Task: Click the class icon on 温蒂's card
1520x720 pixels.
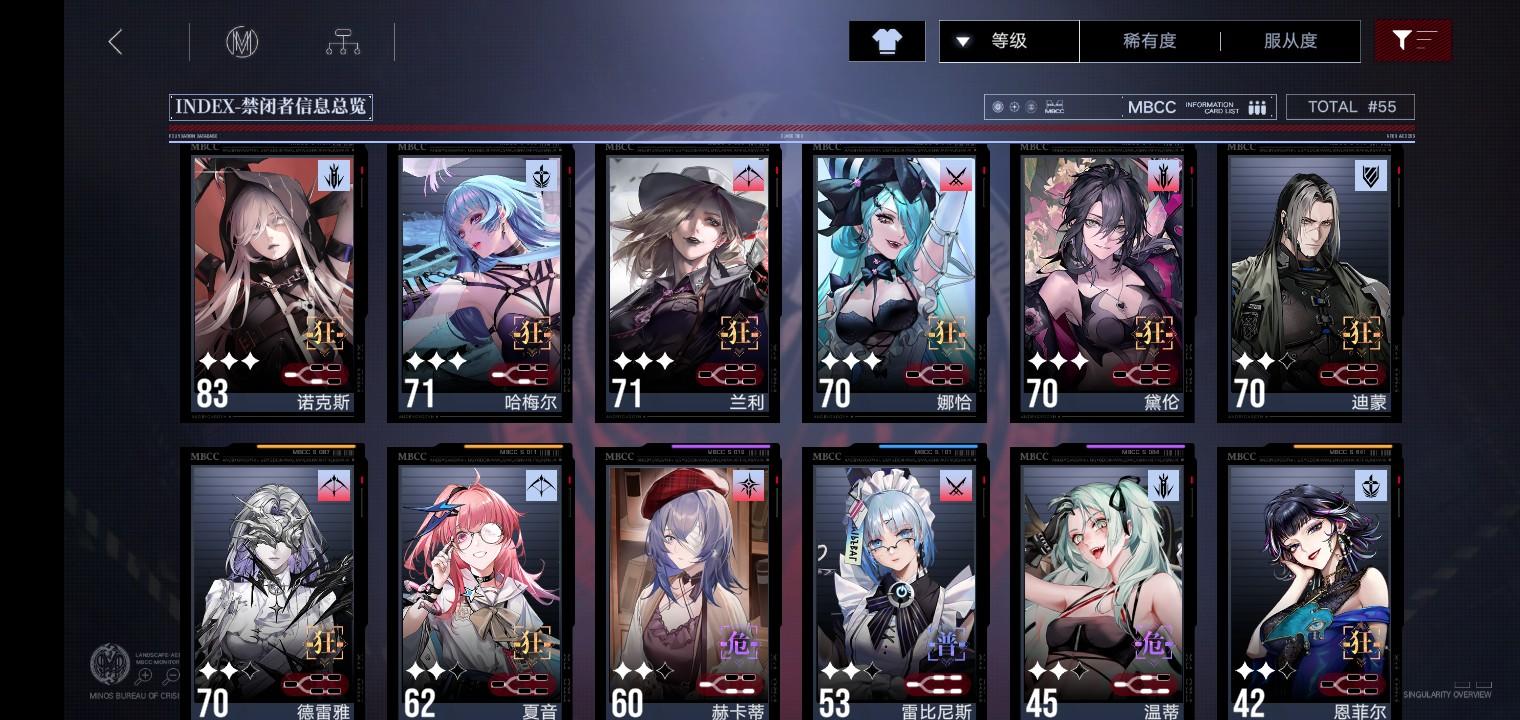Action: coord(1163,485)
